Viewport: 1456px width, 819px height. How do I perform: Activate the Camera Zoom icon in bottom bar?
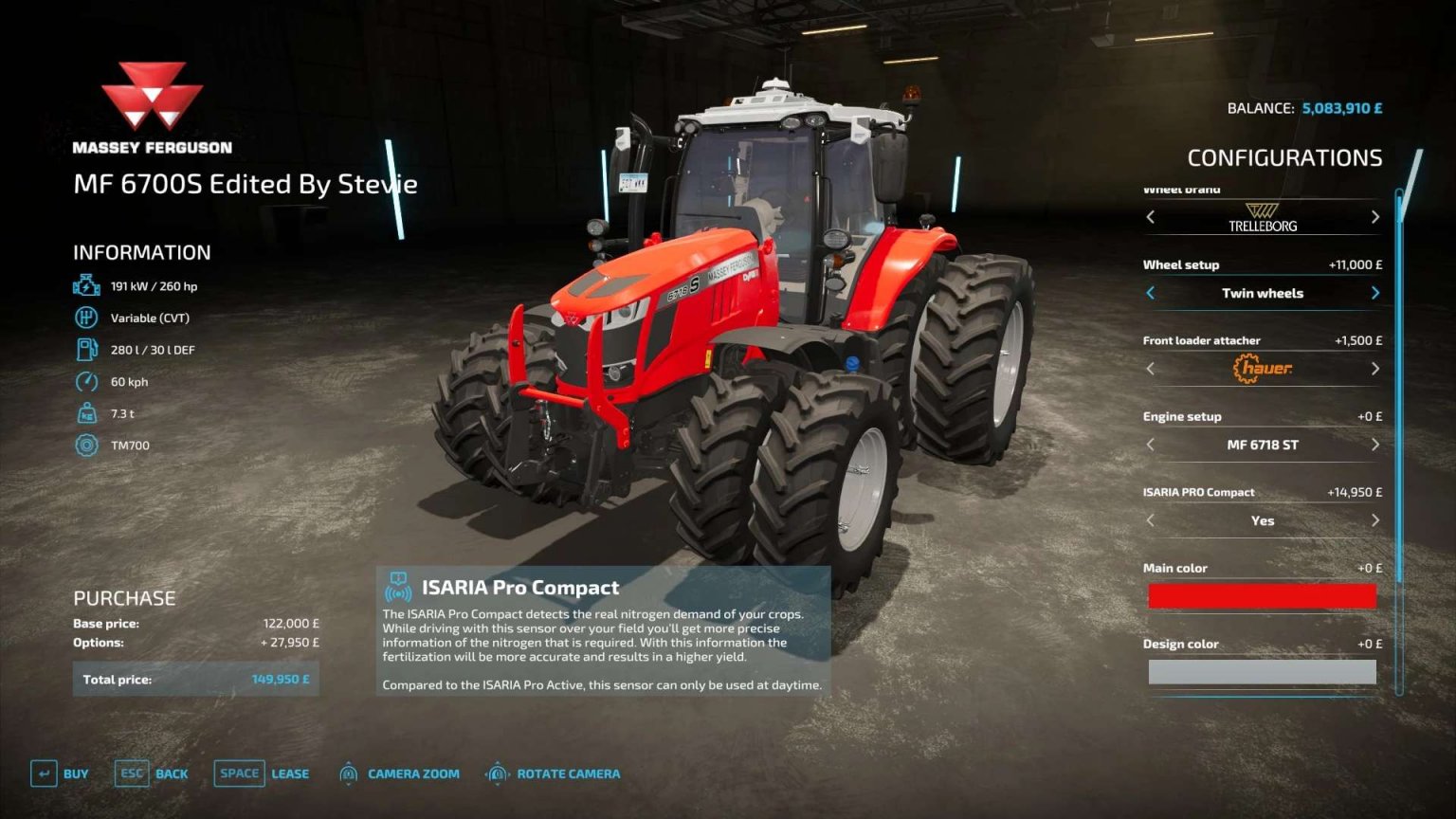(x=348, y=773)
